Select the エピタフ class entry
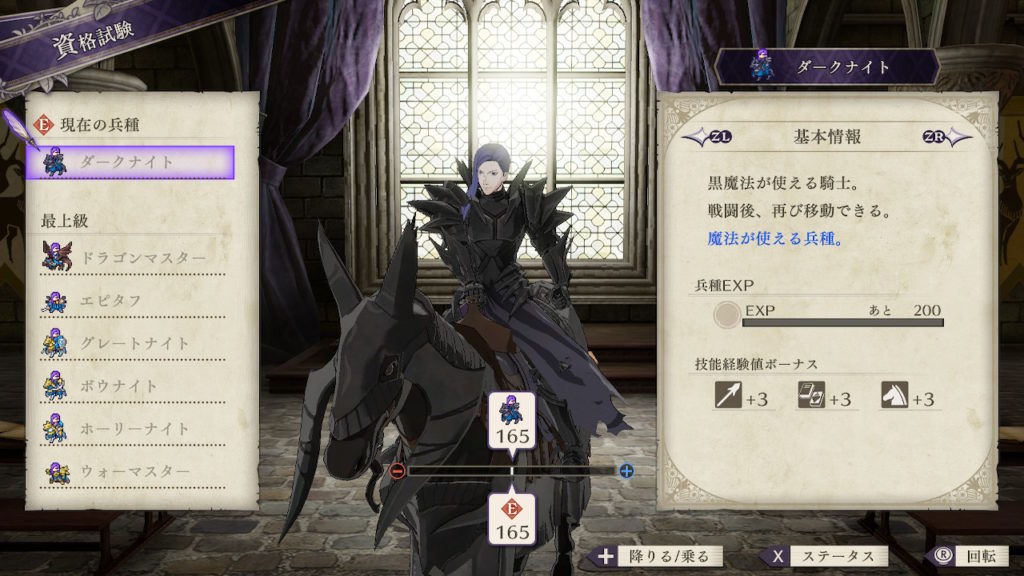1024x576 pixels. coord(133,301)
